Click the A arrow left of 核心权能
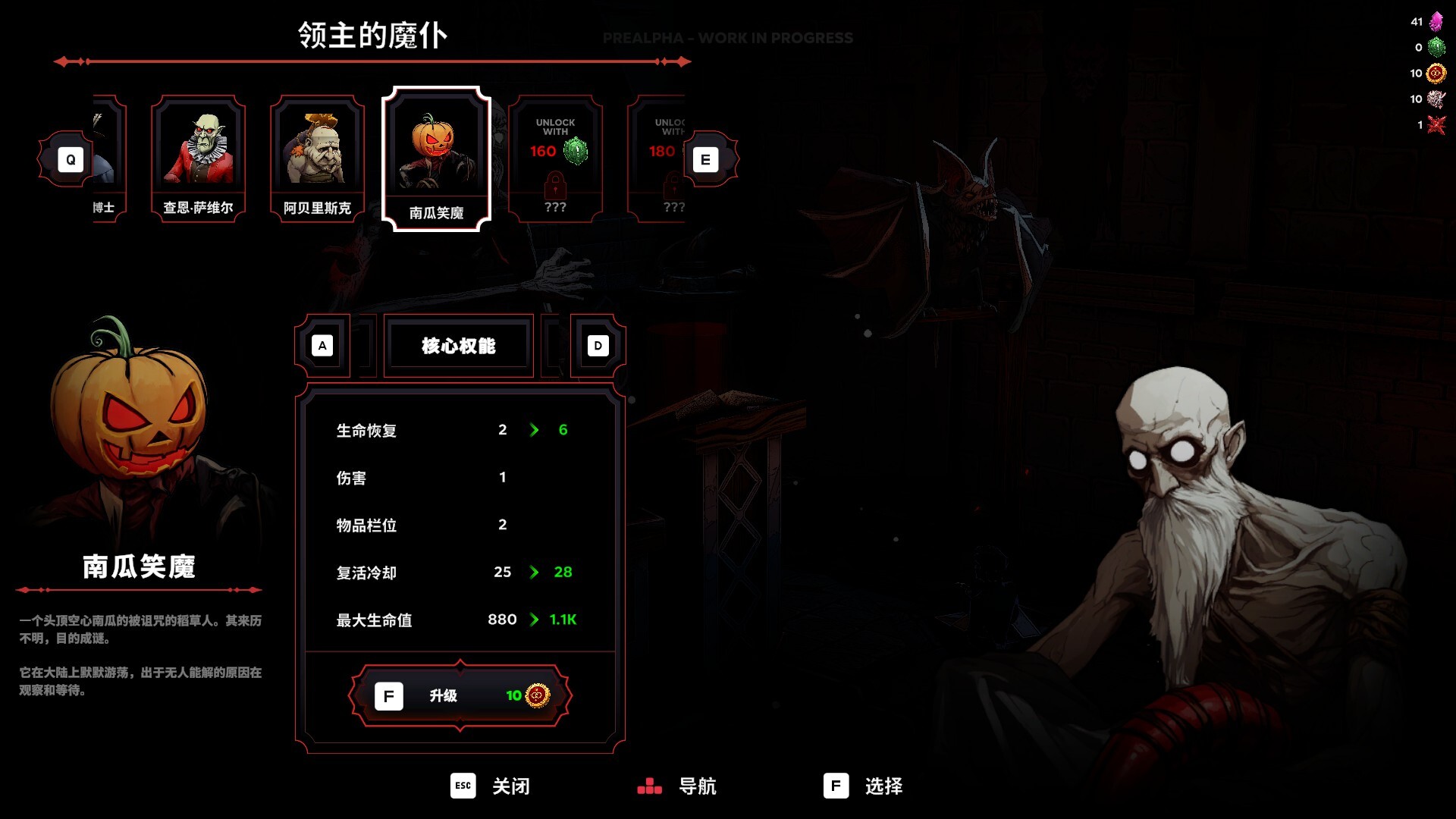 [324, 345]
